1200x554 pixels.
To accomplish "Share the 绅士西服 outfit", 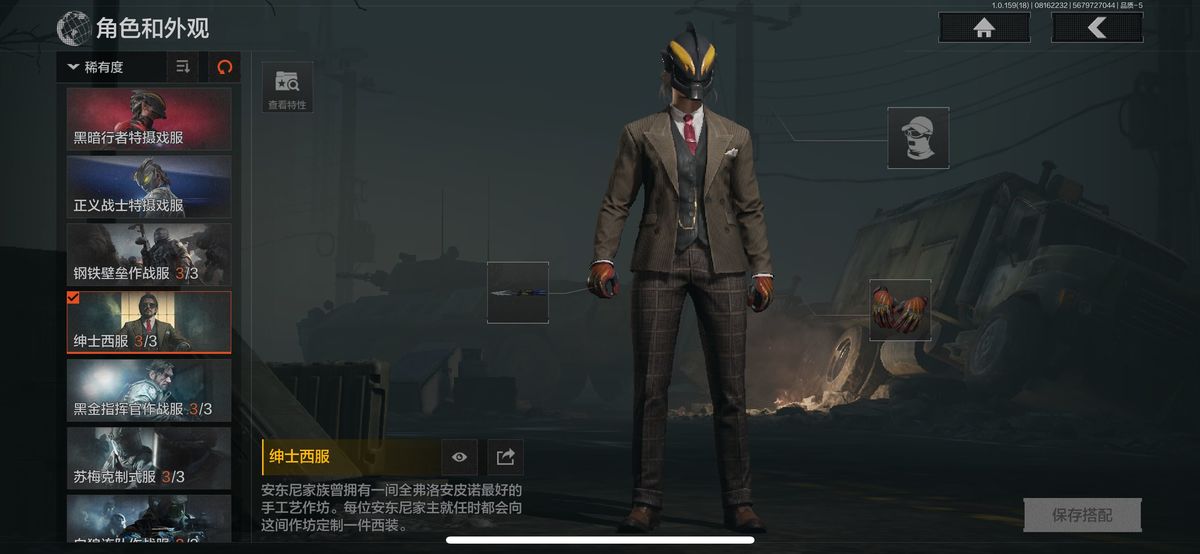I will [x=505, y=457].
